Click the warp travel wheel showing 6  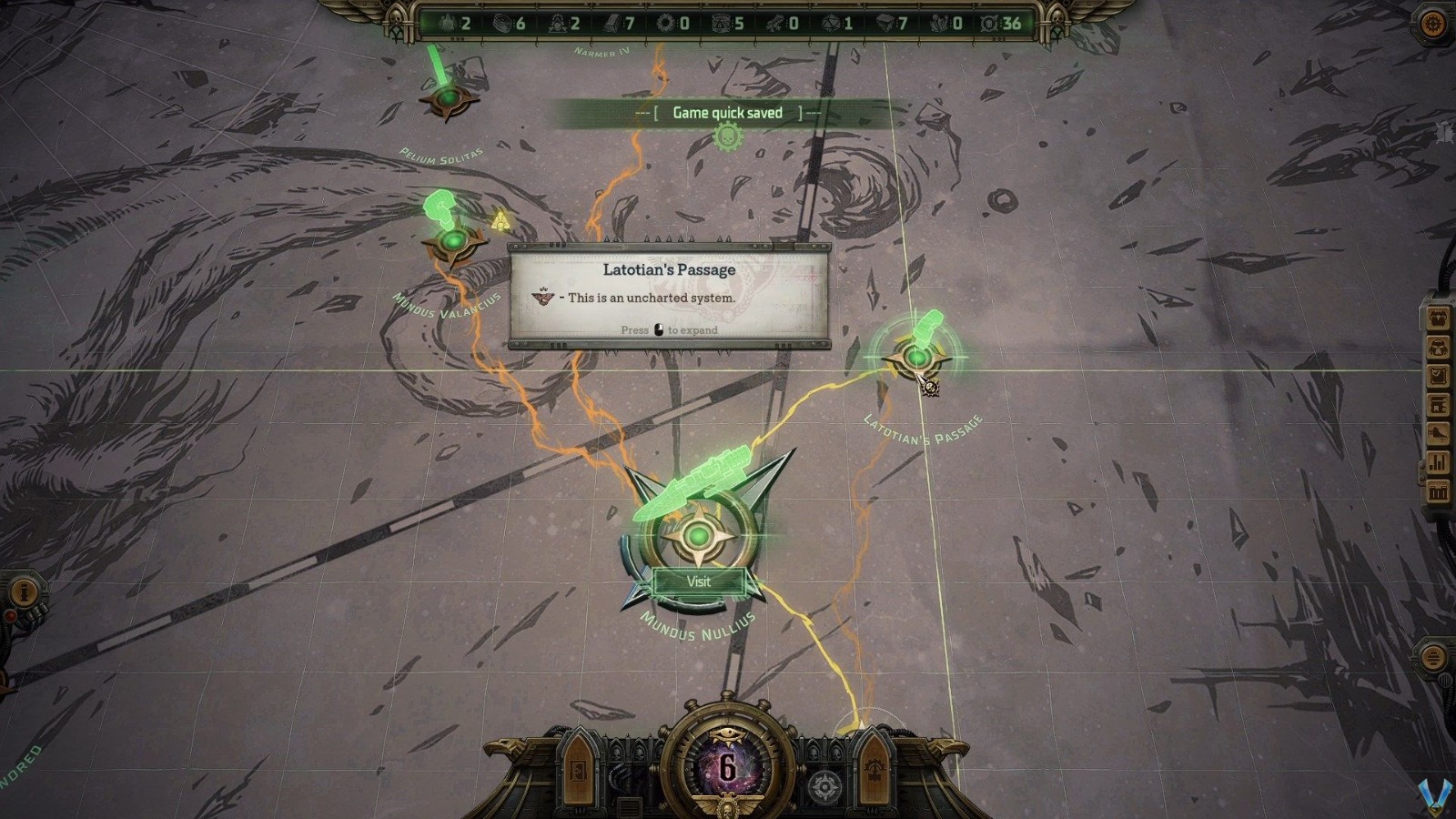point(727,767)
